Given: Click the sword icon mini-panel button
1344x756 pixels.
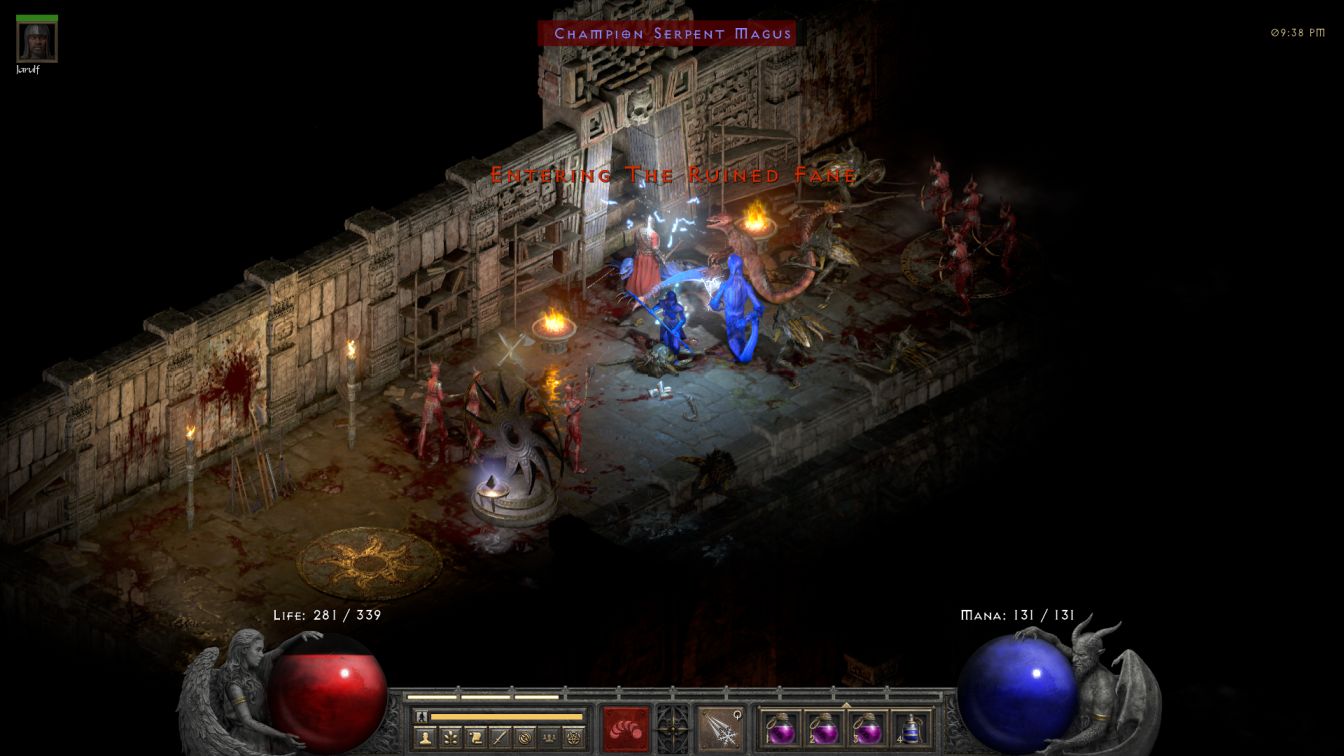Looking at the screenshot, I should [500, 738].
